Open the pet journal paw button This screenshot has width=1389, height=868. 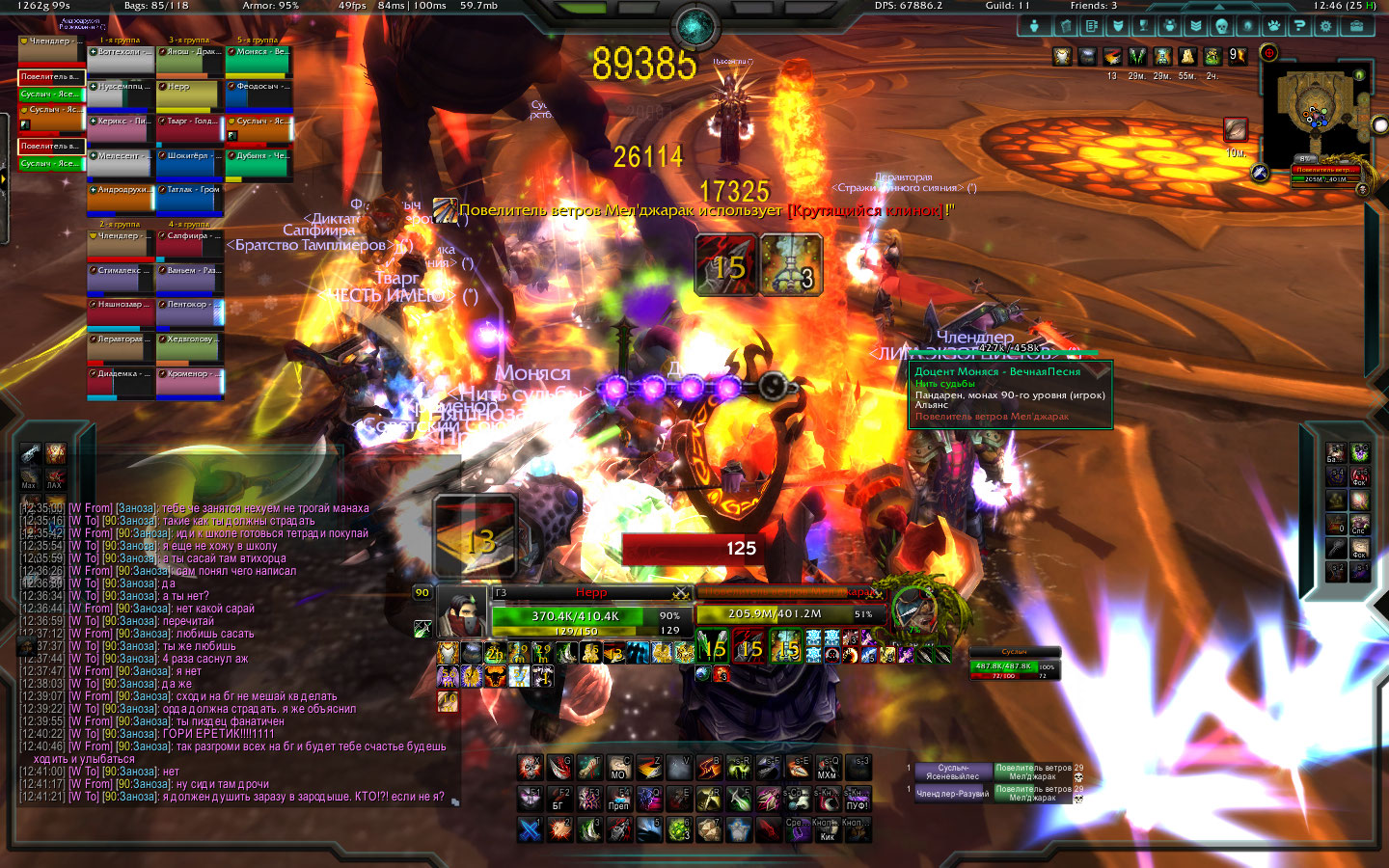point(1273,26)
